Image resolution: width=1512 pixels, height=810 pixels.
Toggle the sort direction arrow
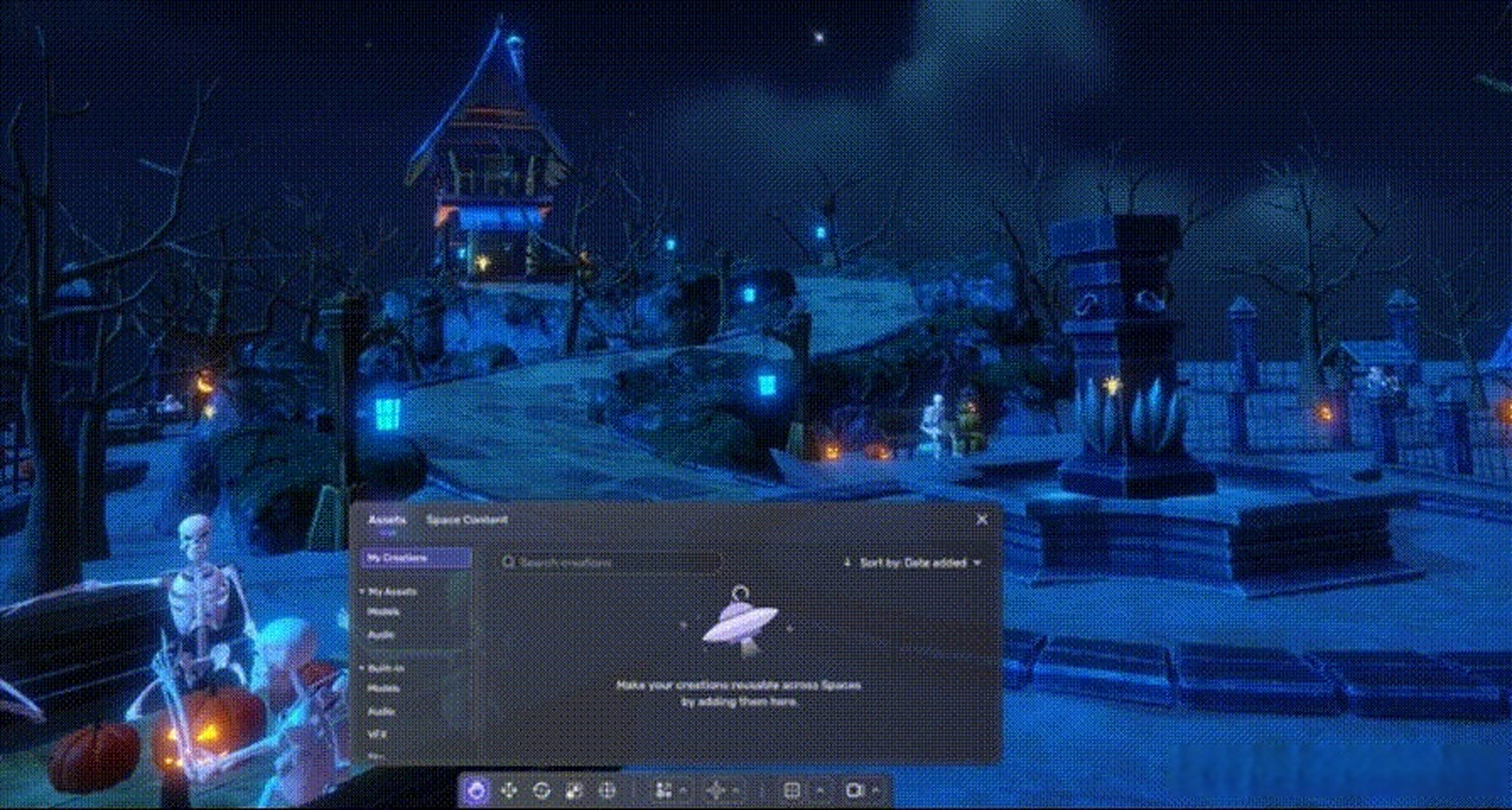tap(847, 561)
